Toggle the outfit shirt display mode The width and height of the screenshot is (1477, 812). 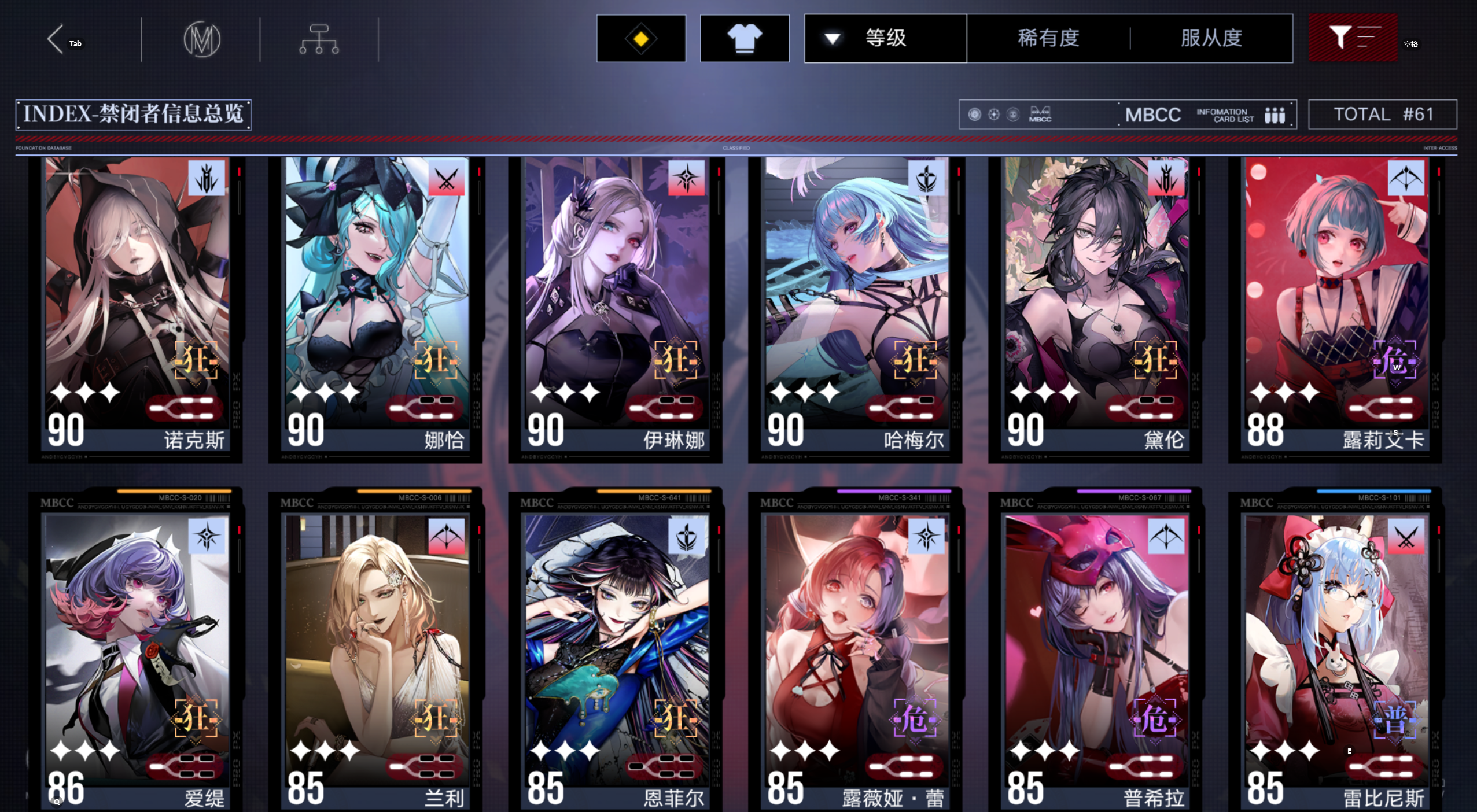[x=745, y=38]
